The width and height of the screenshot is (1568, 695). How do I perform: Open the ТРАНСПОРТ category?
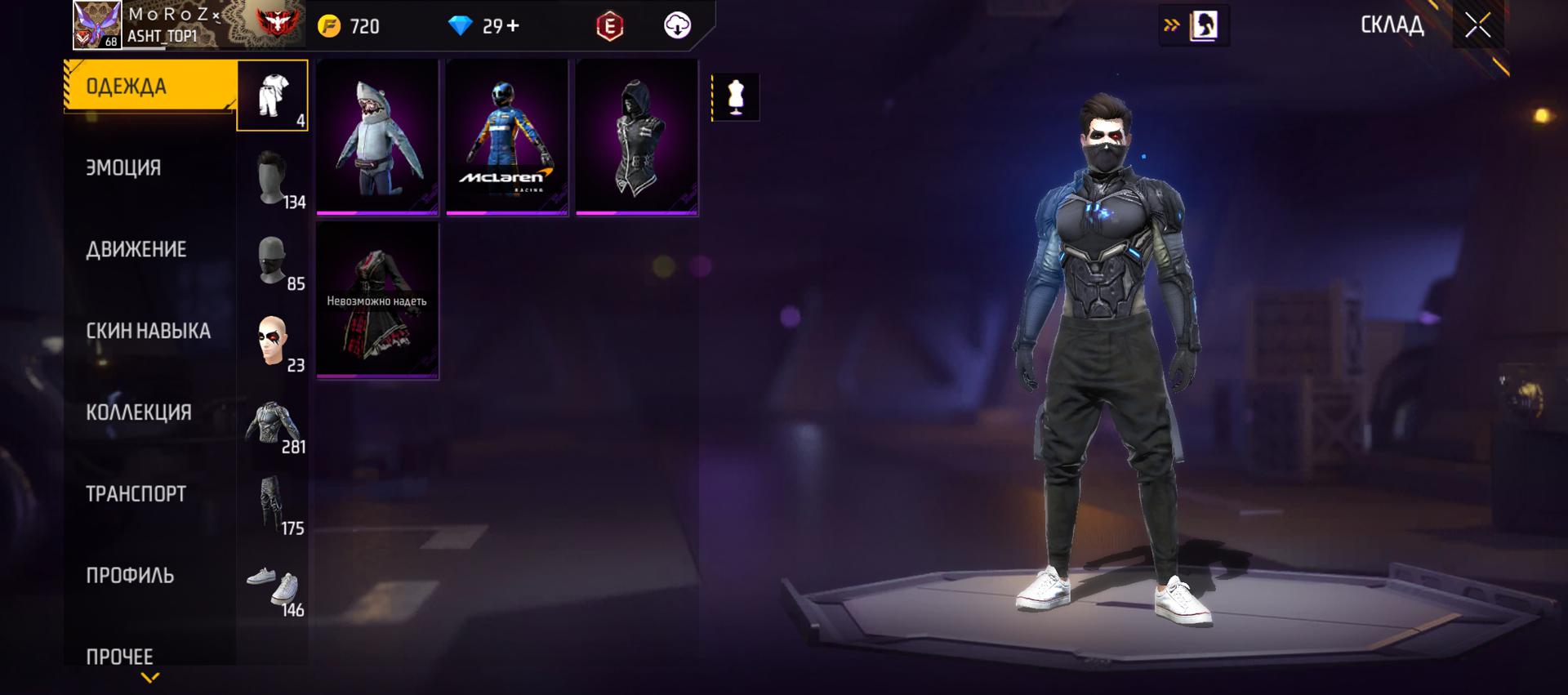[x=136, y=494]
